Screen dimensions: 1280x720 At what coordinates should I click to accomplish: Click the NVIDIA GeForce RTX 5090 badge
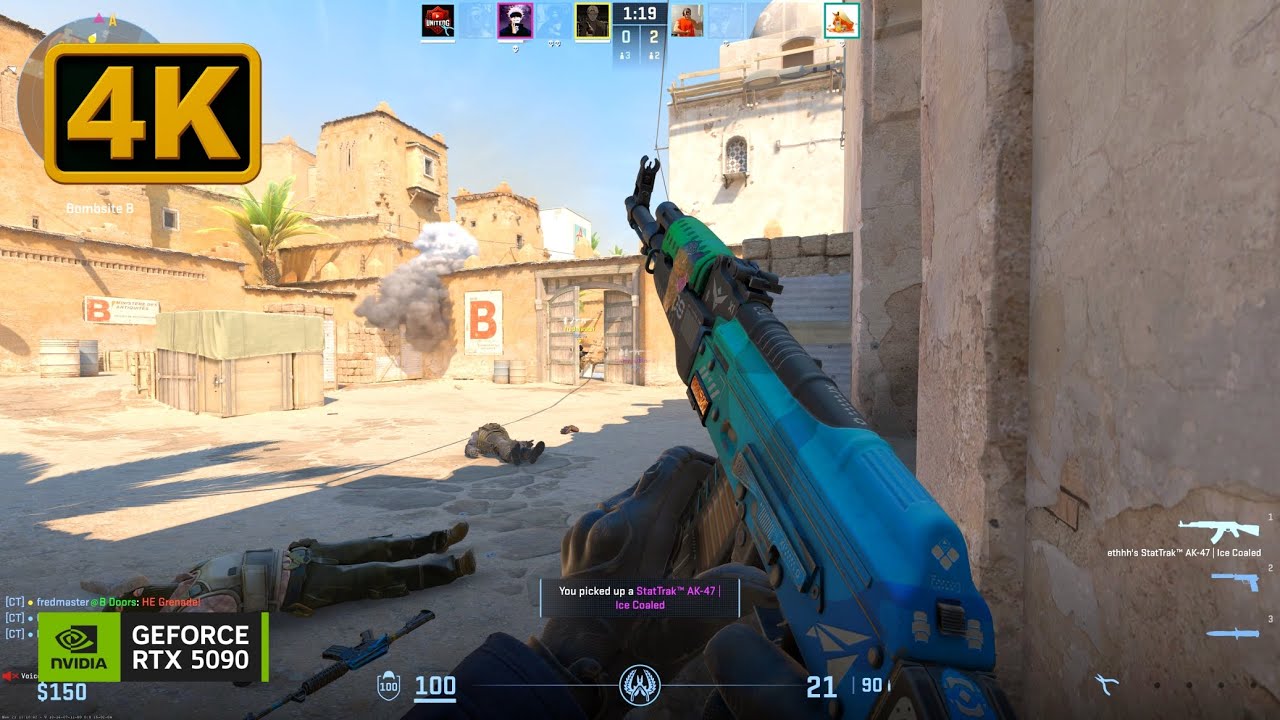(x=153, y=647)
